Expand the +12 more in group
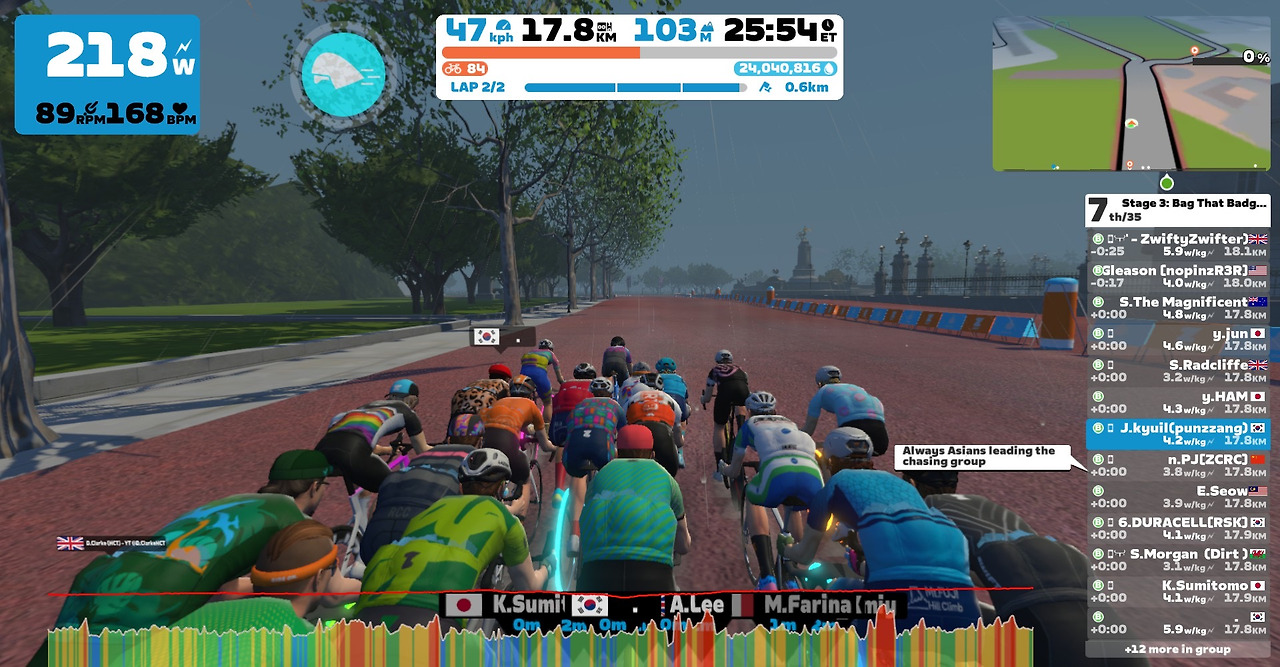Image resolution: width=1280 pixels, height=667 pixels. point(1178,649)
